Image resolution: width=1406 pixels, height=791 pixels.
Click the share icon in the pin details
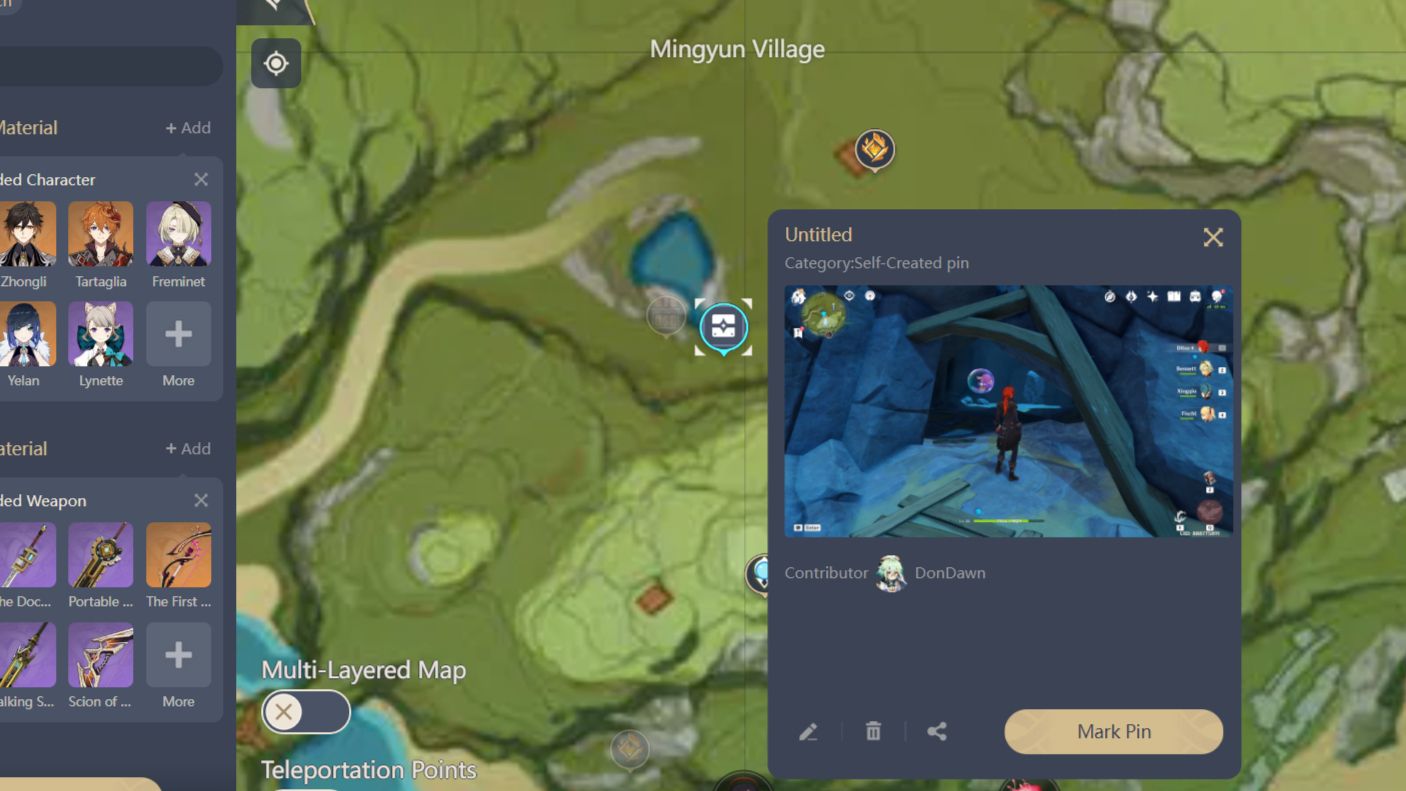(937, 731)
